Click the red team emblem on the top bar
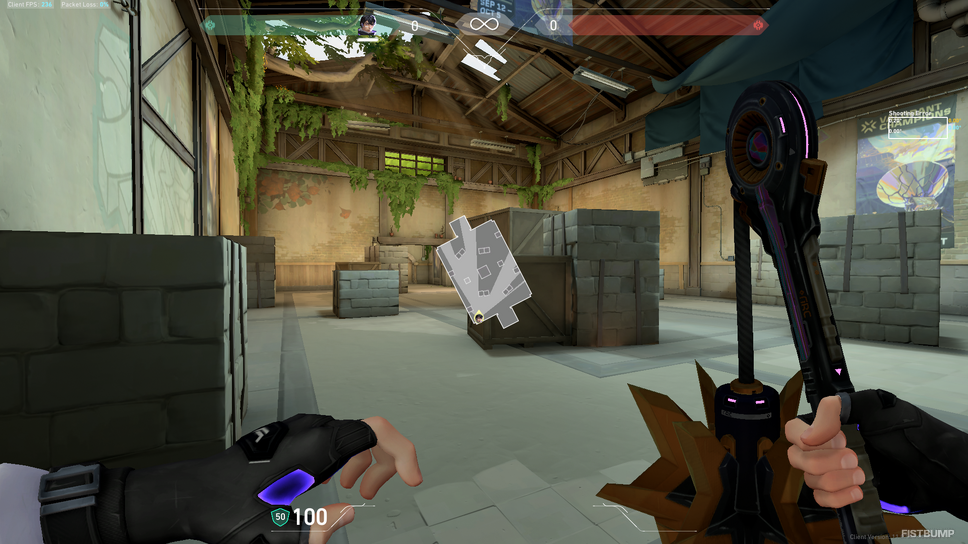 click(759, 25)
